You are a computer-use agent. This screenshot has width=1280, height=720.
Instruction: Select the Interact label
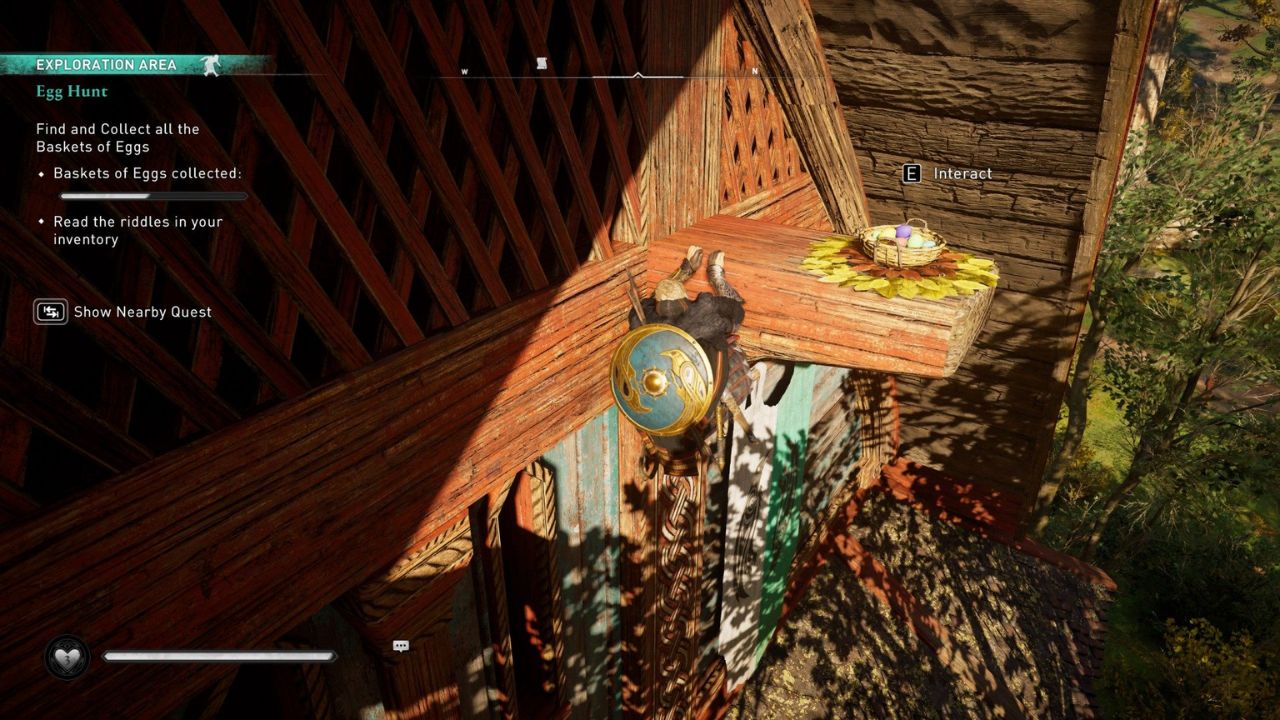click(963, 173)
